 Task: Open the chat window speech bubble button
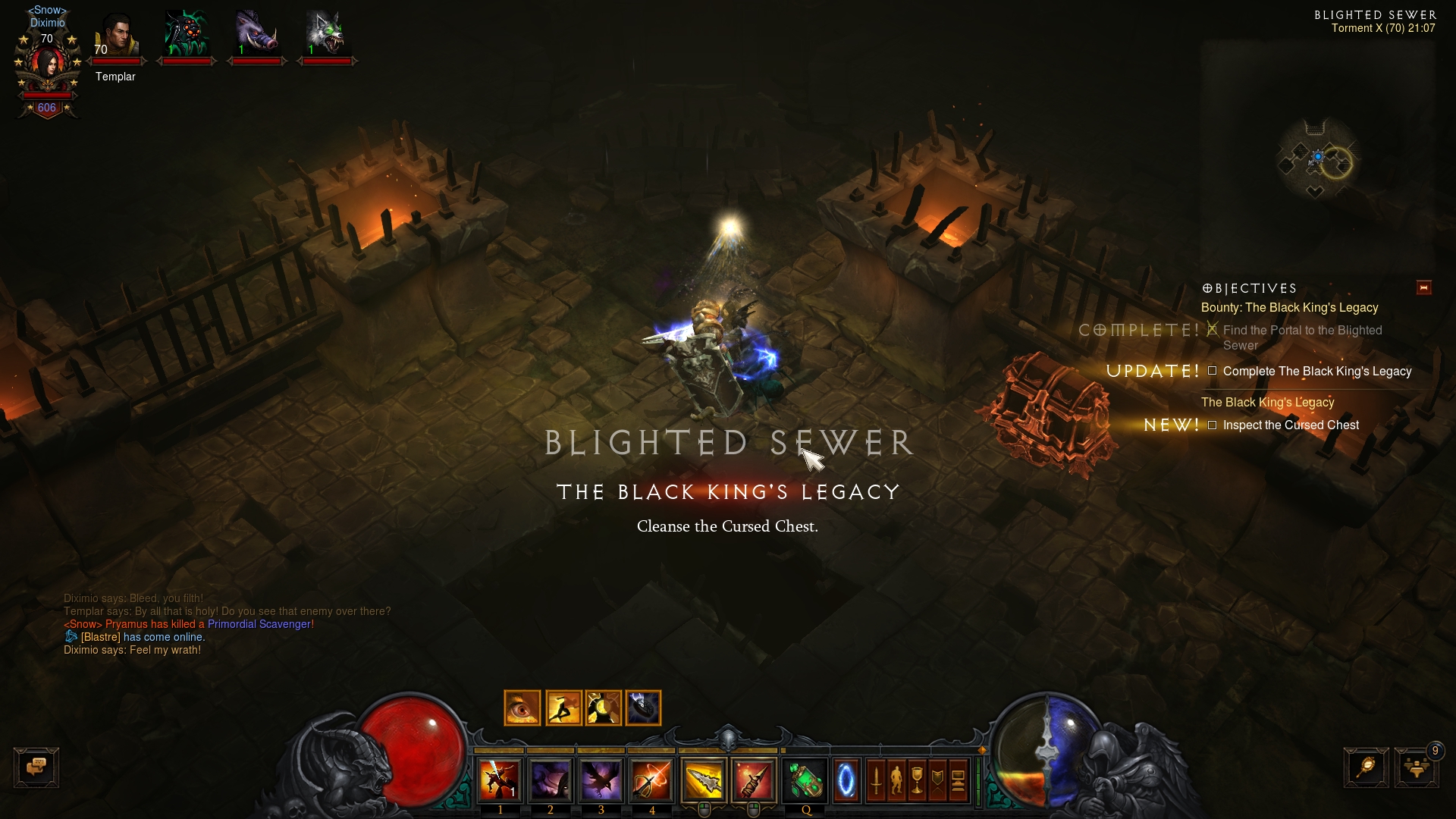click(36, 767)
